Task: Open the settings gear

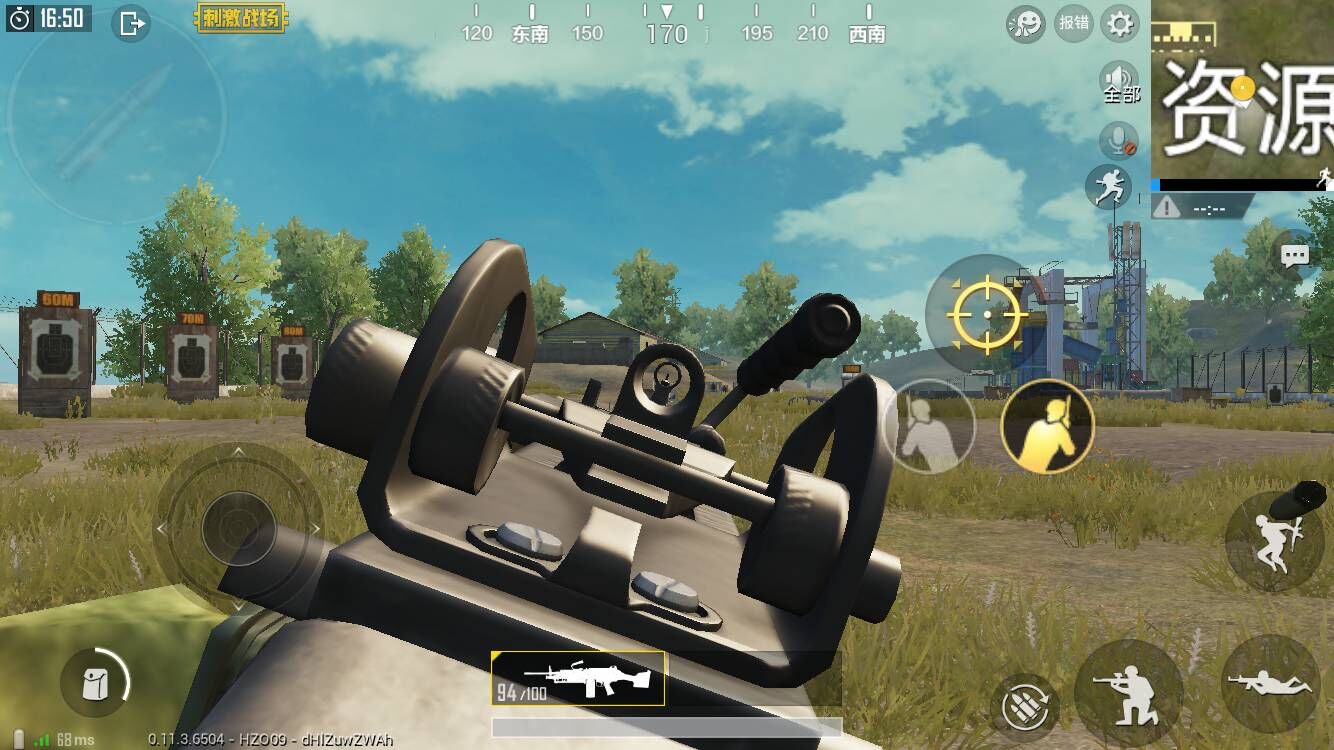Action: tap(1120, 23)
